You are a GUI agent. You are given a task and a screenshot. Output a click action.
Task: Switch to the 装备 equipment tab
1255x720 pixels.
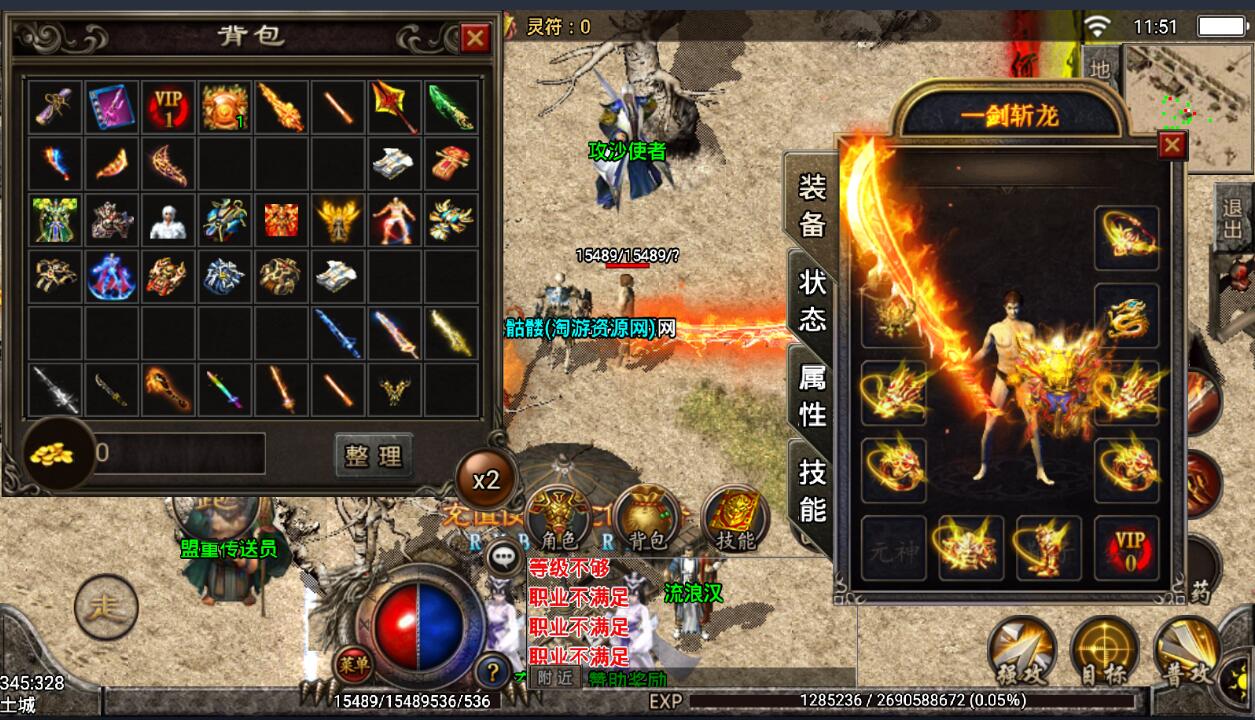tap(811, 206)
